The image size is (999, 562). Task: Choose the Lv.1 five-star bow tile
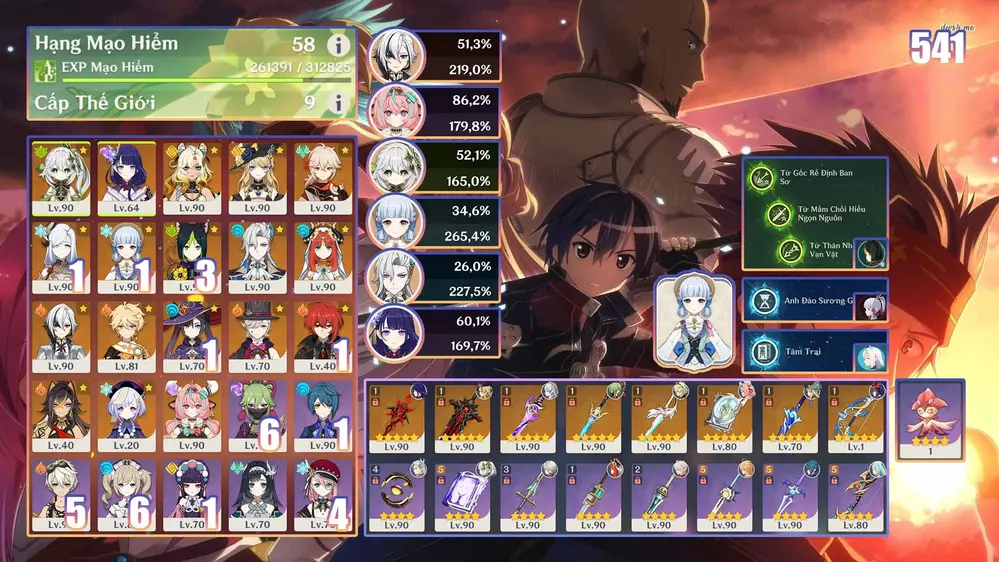(853, 416)
